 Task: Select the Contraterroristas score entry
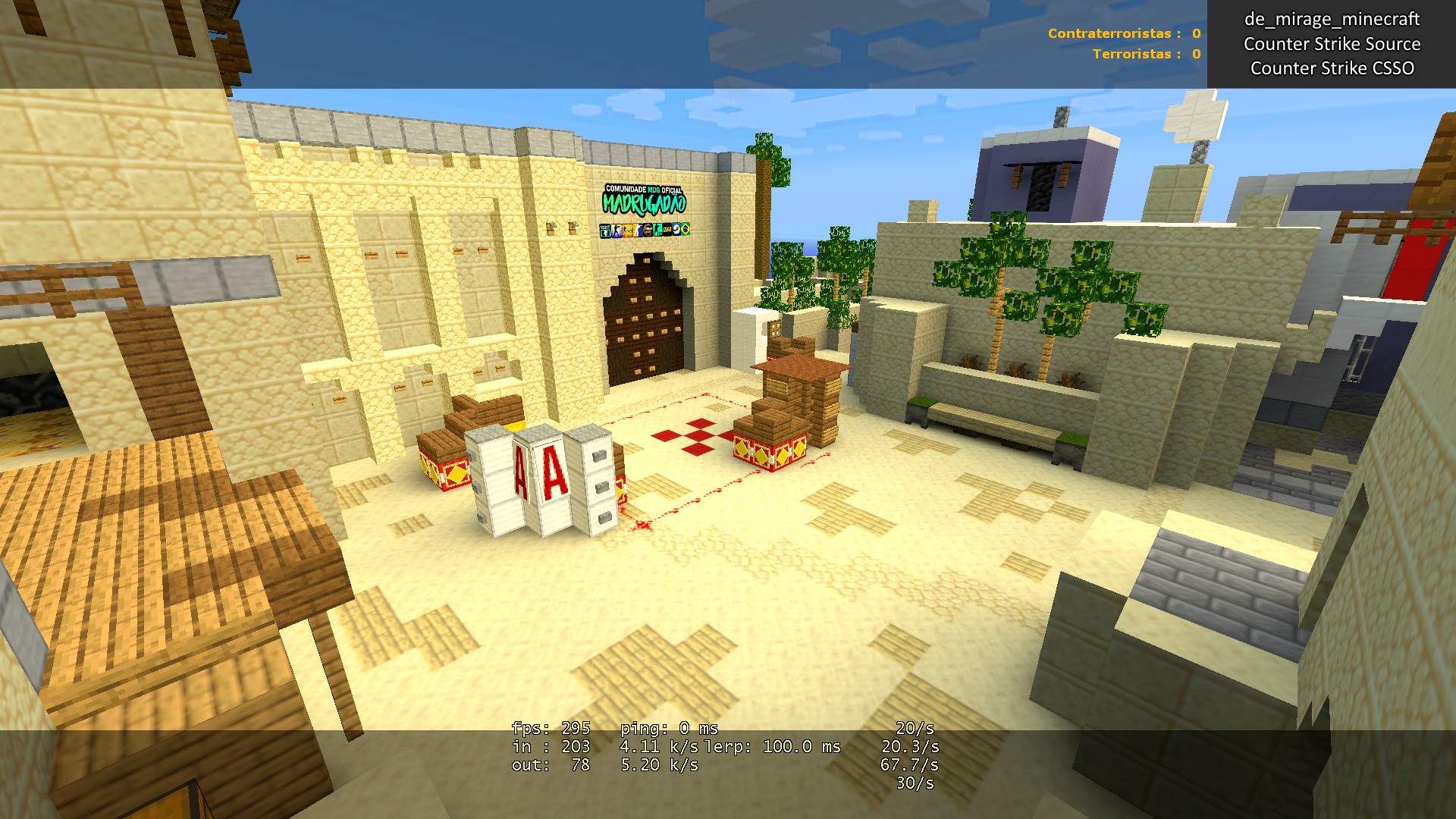[1122, 33]
